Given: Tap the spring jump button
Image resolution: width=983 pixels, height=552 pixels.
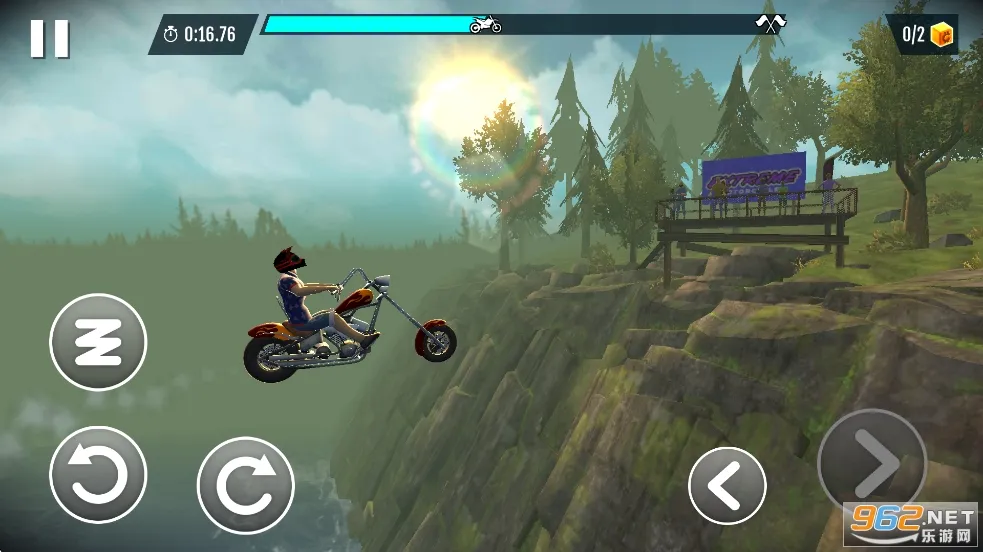Looking at the screenshot, I should tap(98, 342).
